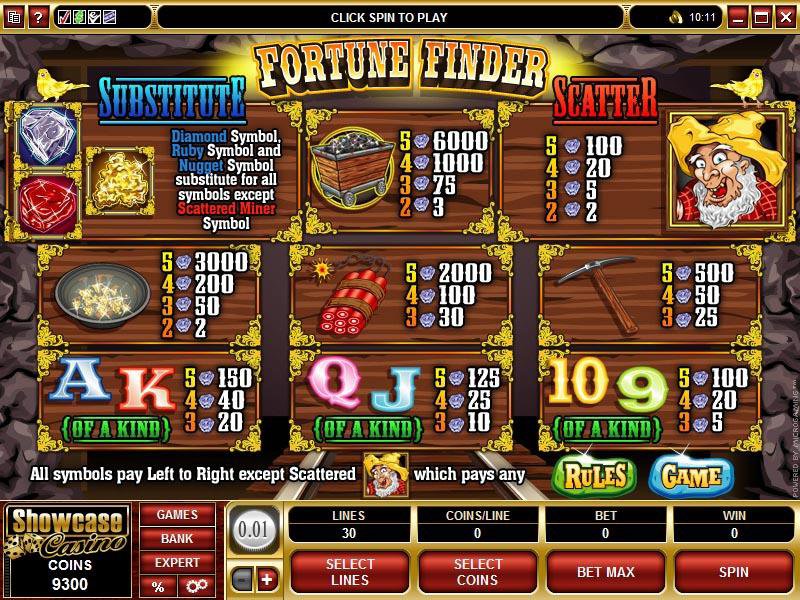Increase coin size with the plus button

click(x=267, y=580)
